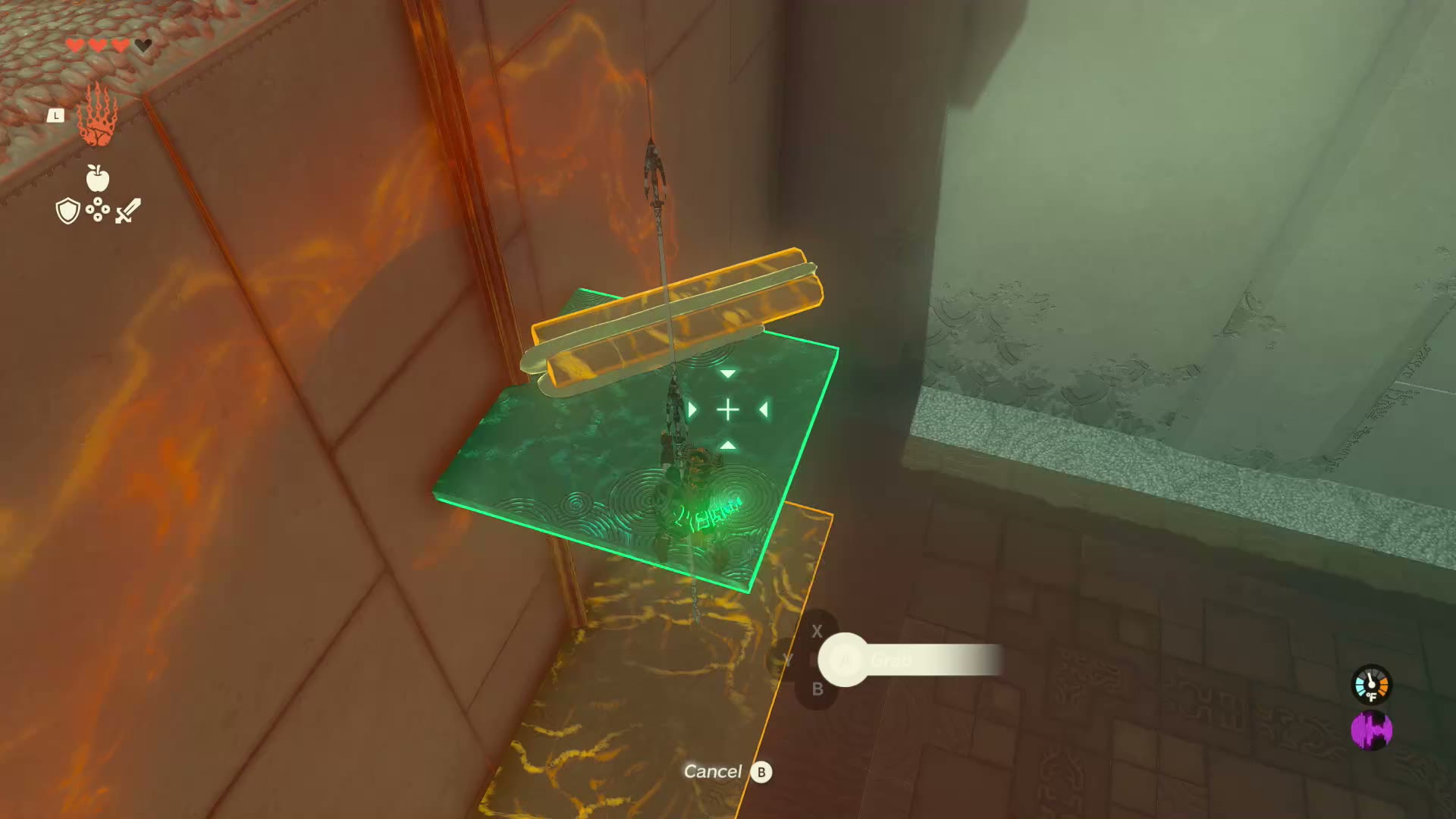This screenshot has height=819, width=1456.
Task: Choose the apple quick-item icon
Action: click(x=98, y=178)
